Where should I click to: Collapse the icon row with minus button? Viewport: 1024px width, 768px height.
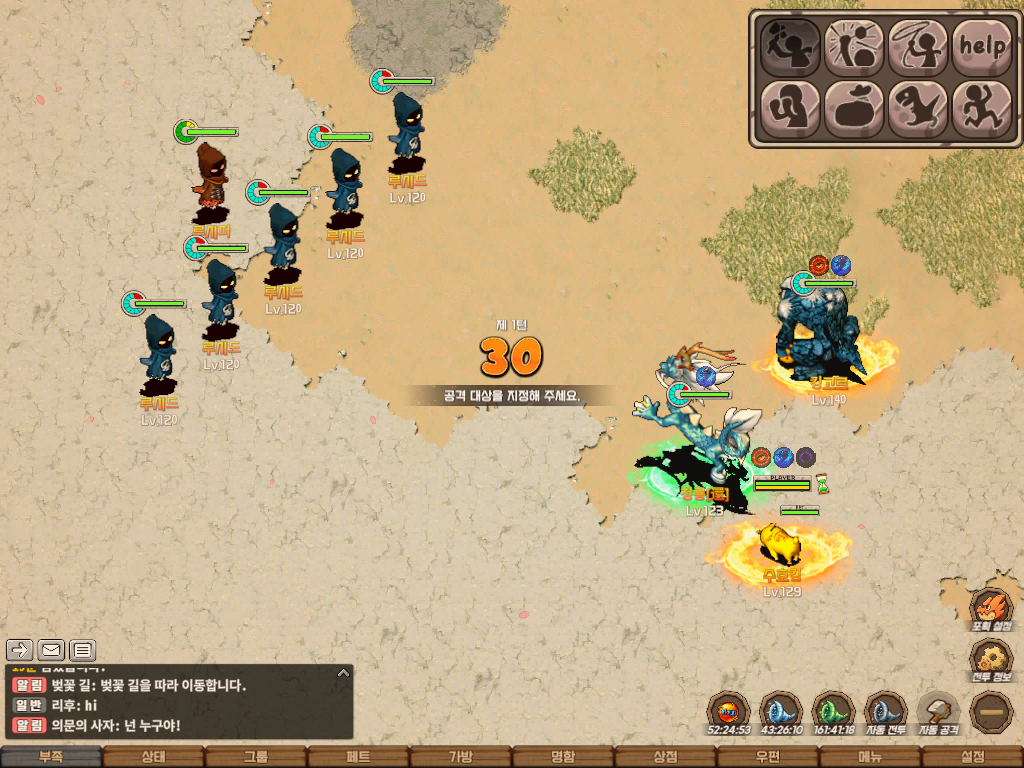pyautogui.click(x=991, y=712)
